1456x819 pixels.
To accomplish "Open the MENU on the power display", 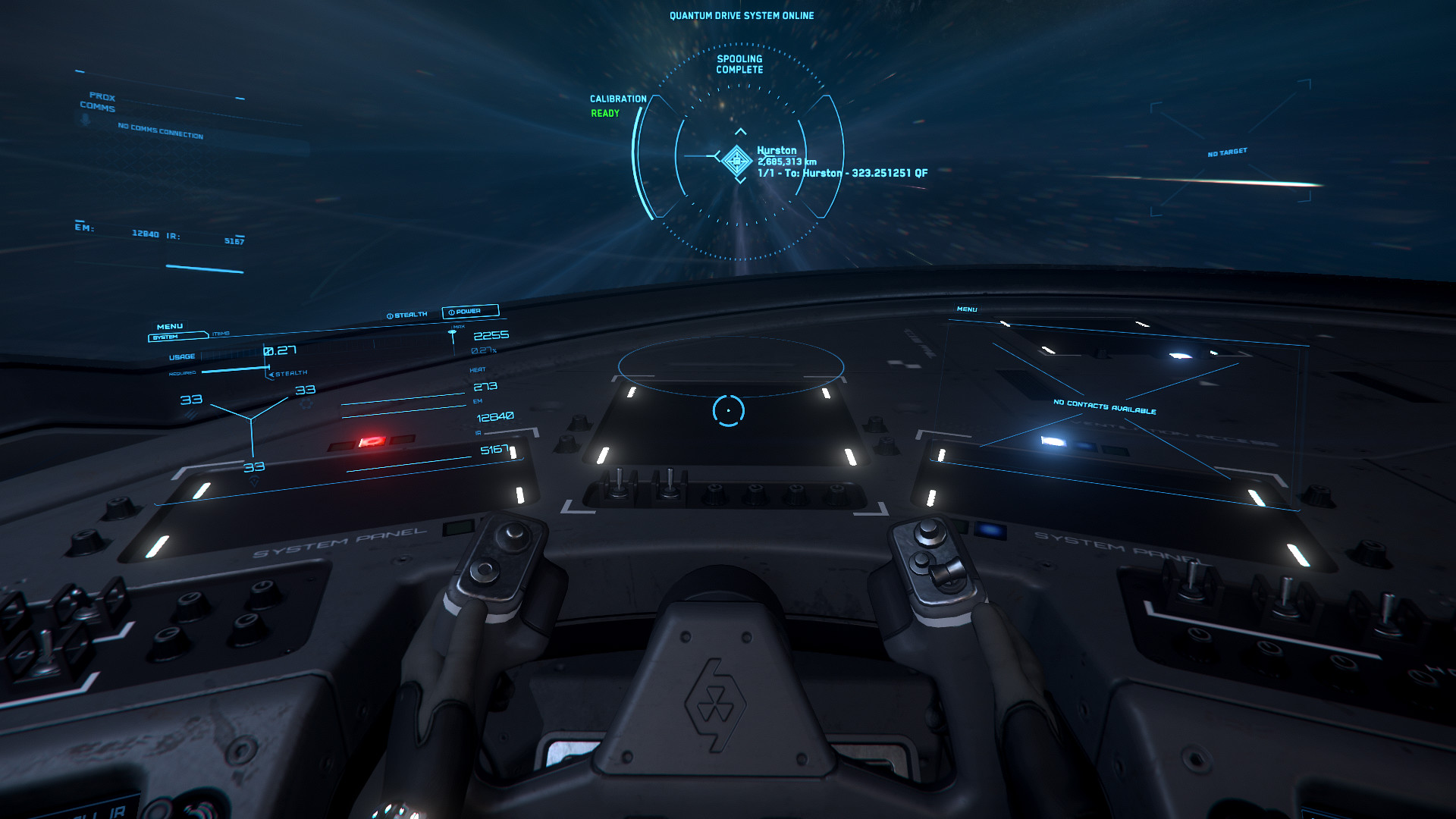I will tap(170, 327).
